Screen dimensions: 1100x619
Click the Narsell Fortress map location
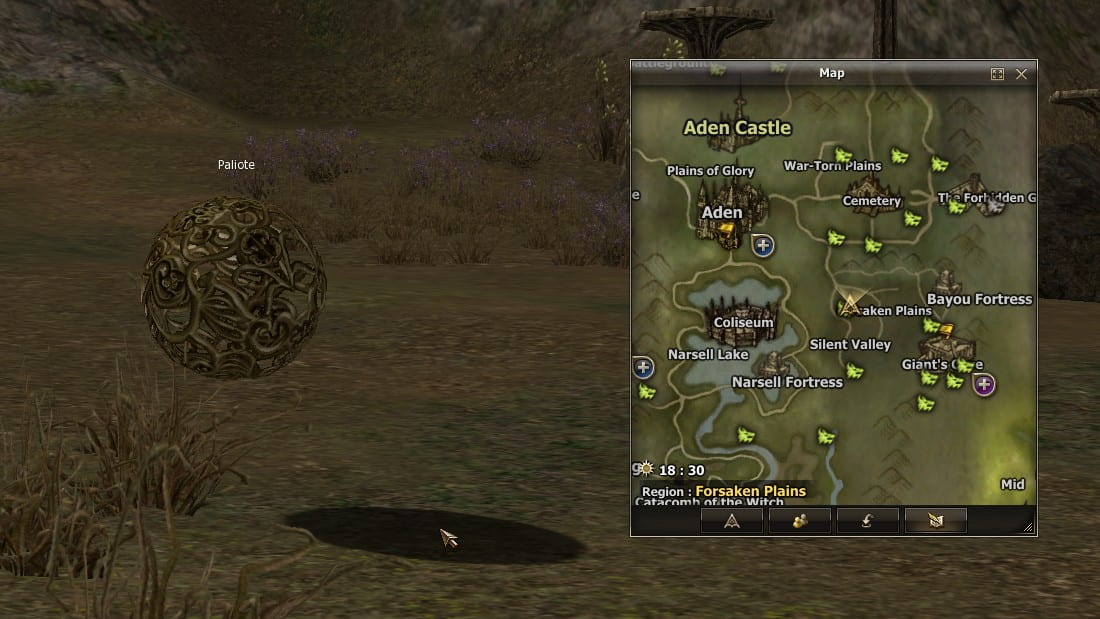(787, 382)
